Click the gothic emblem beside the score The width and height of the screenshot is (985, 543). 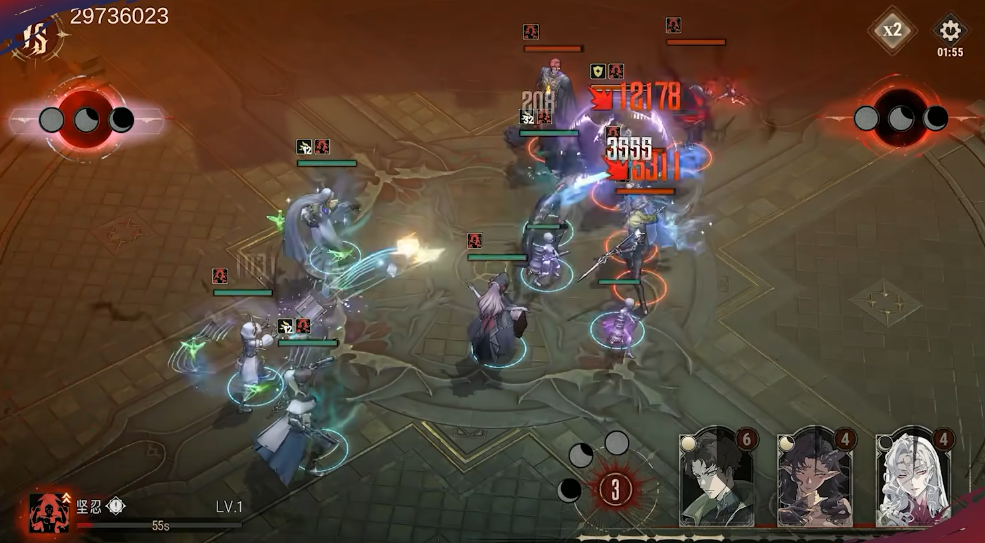tap(36, 38)
